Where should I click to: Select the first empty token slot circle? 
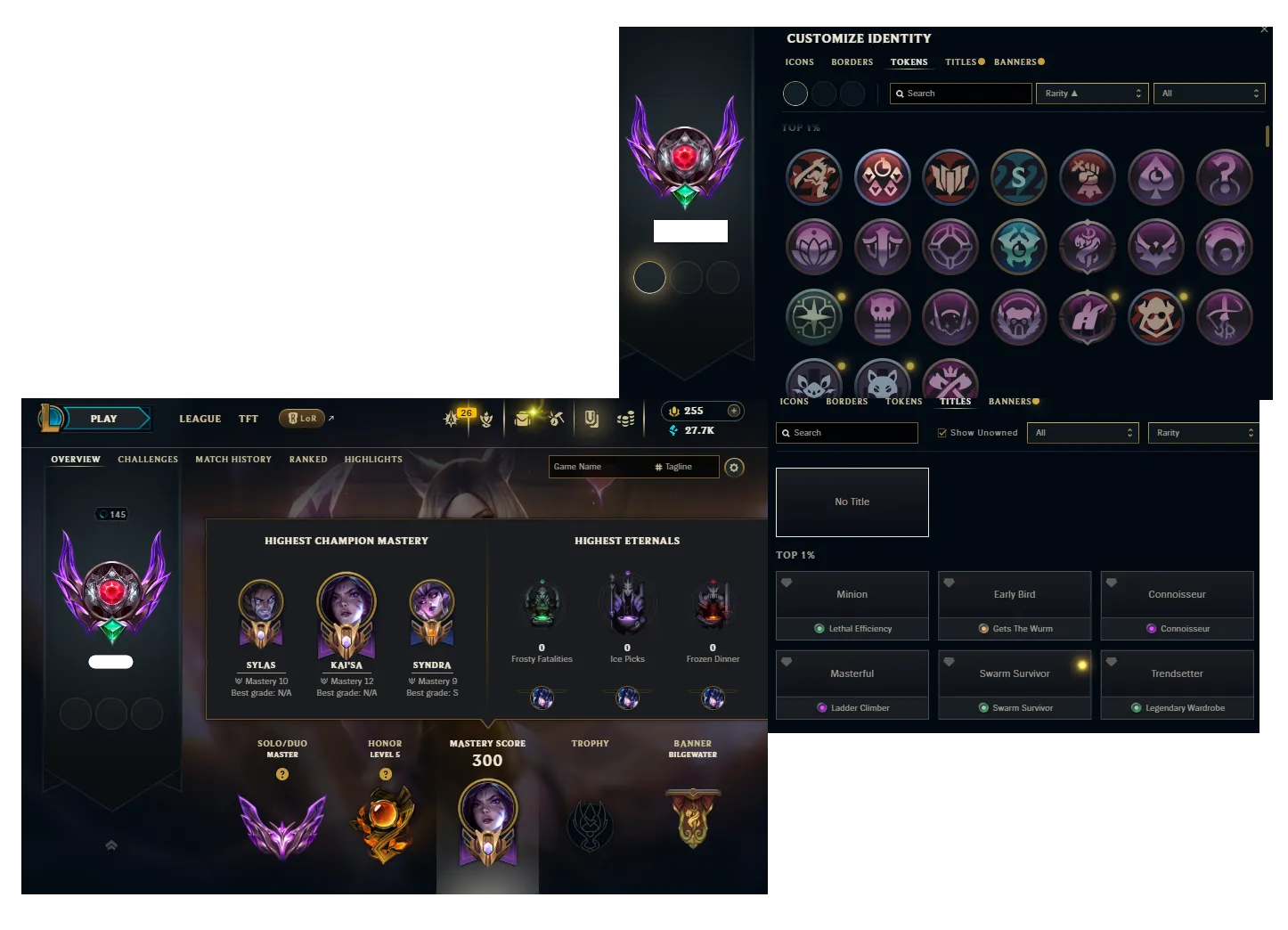tap(795, 93)
